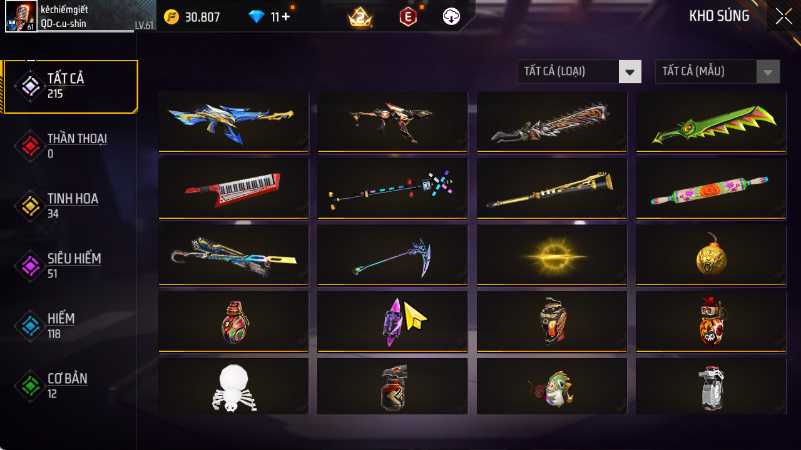Screen dimensions: 801x450
Task: Select the colorful rolling pin skin
Action: [711, 186]
